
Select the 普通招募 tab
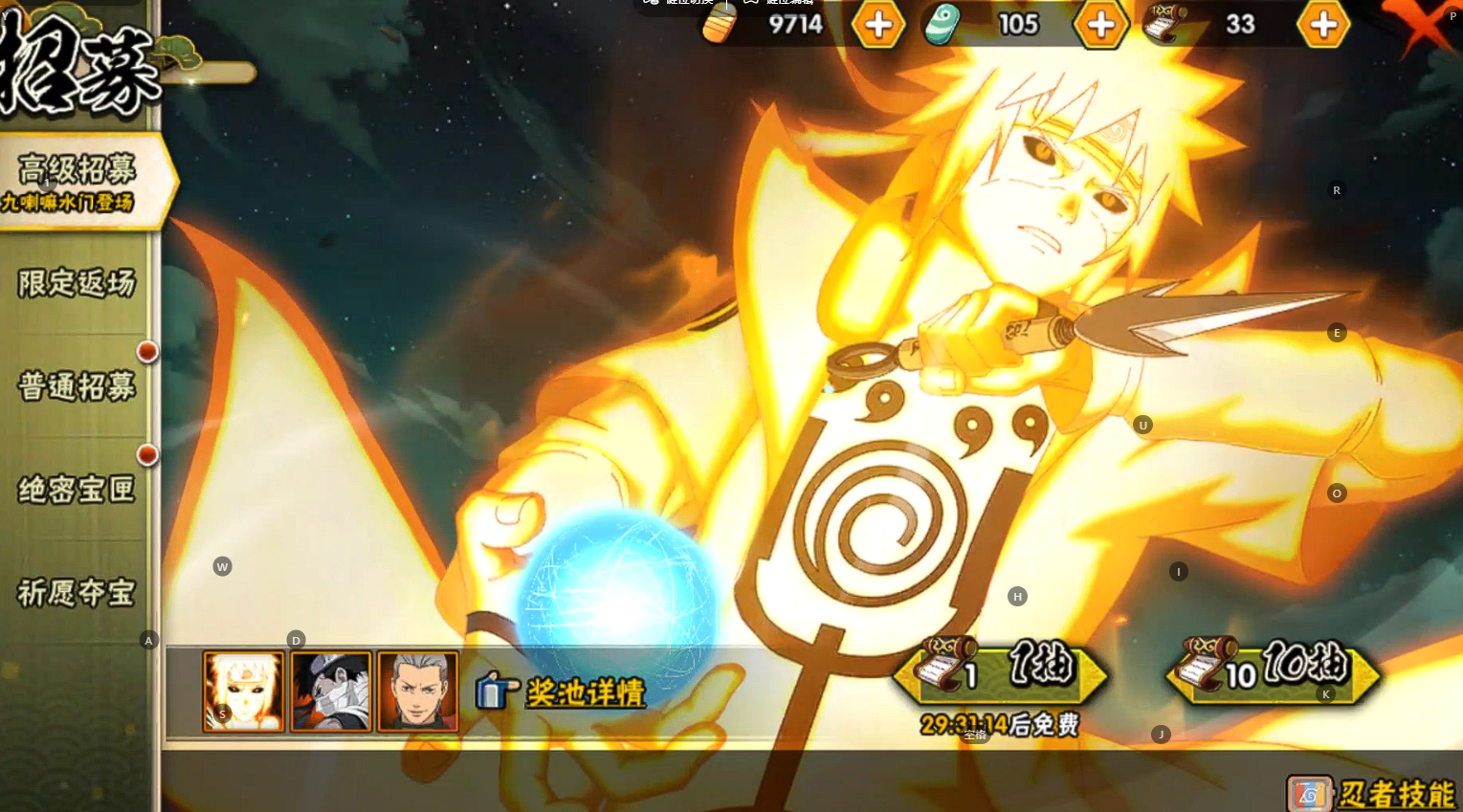pos(77,386)
